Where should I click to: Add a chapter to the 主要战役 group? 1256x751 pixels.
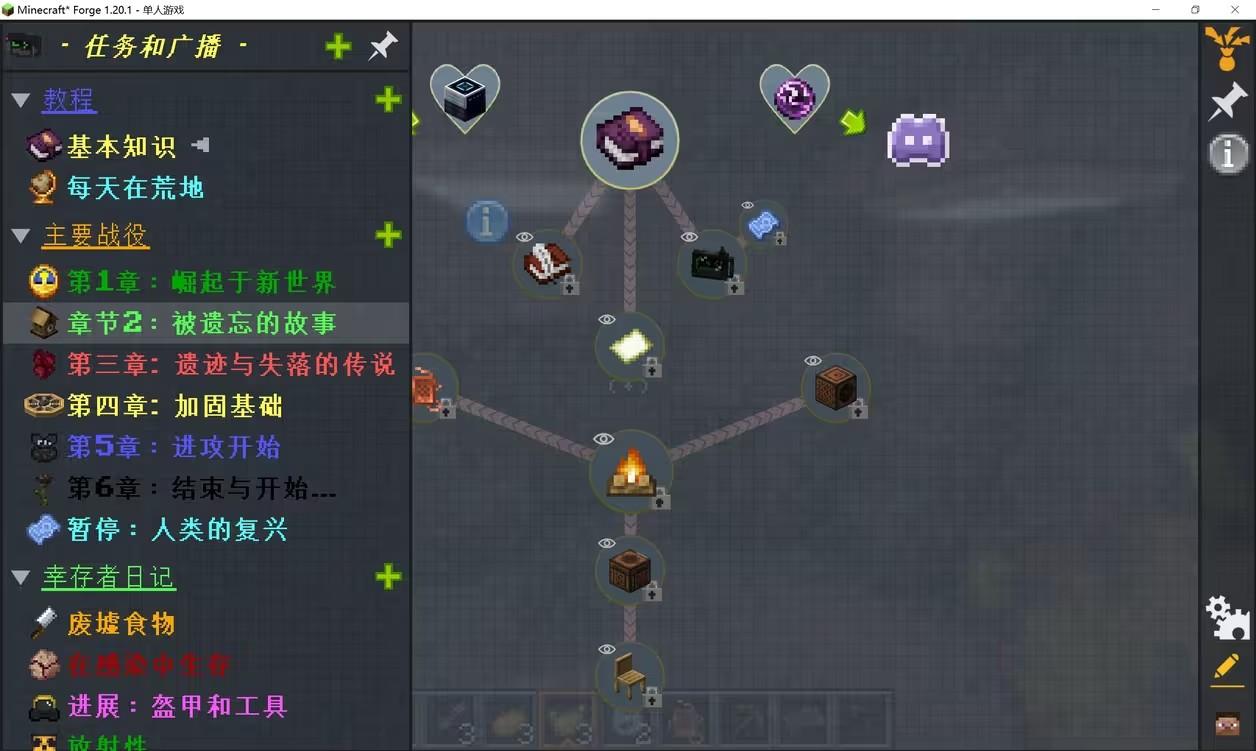click(388, 235)
